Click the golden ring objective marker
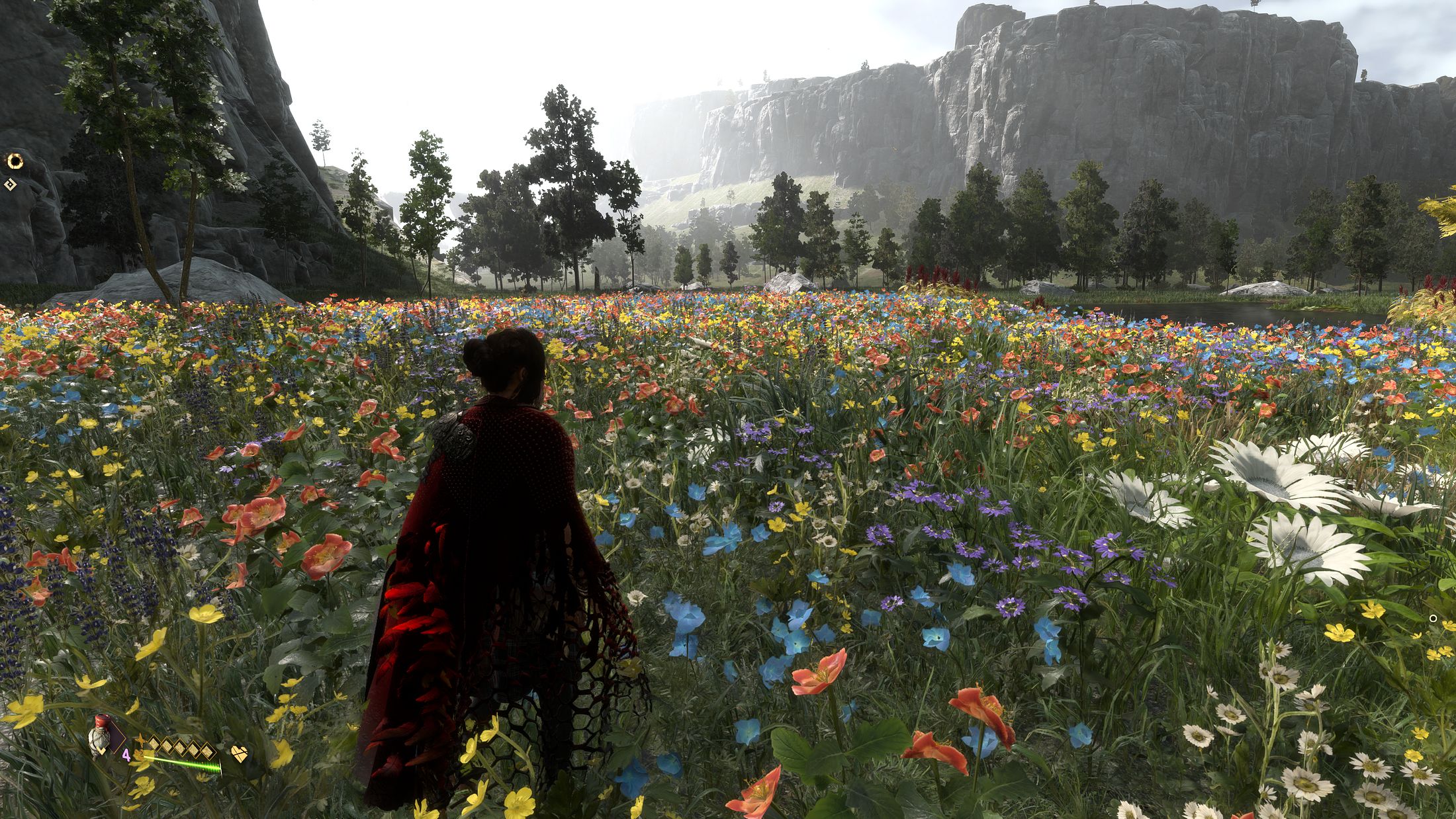The image size is (1456, 819). coord(15,160)
